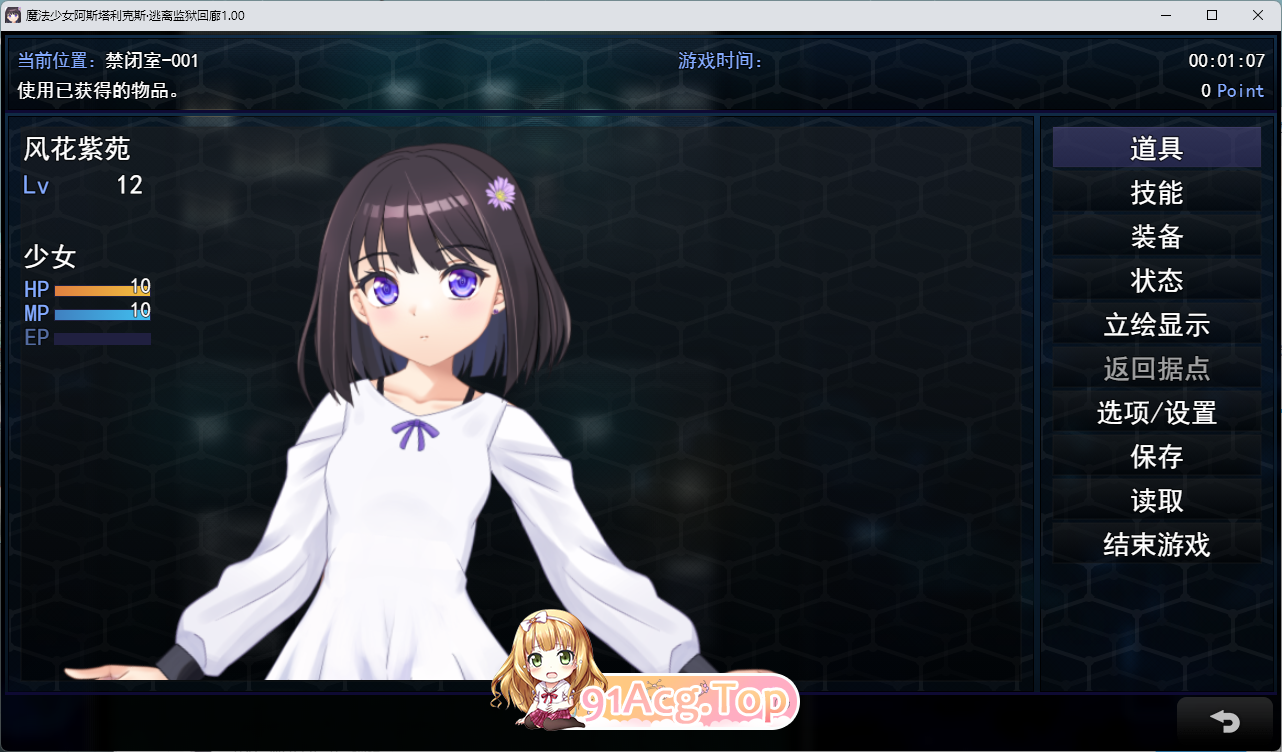
Task: Open the 装备 (Equipment) menu
Action: [1156, 237]
